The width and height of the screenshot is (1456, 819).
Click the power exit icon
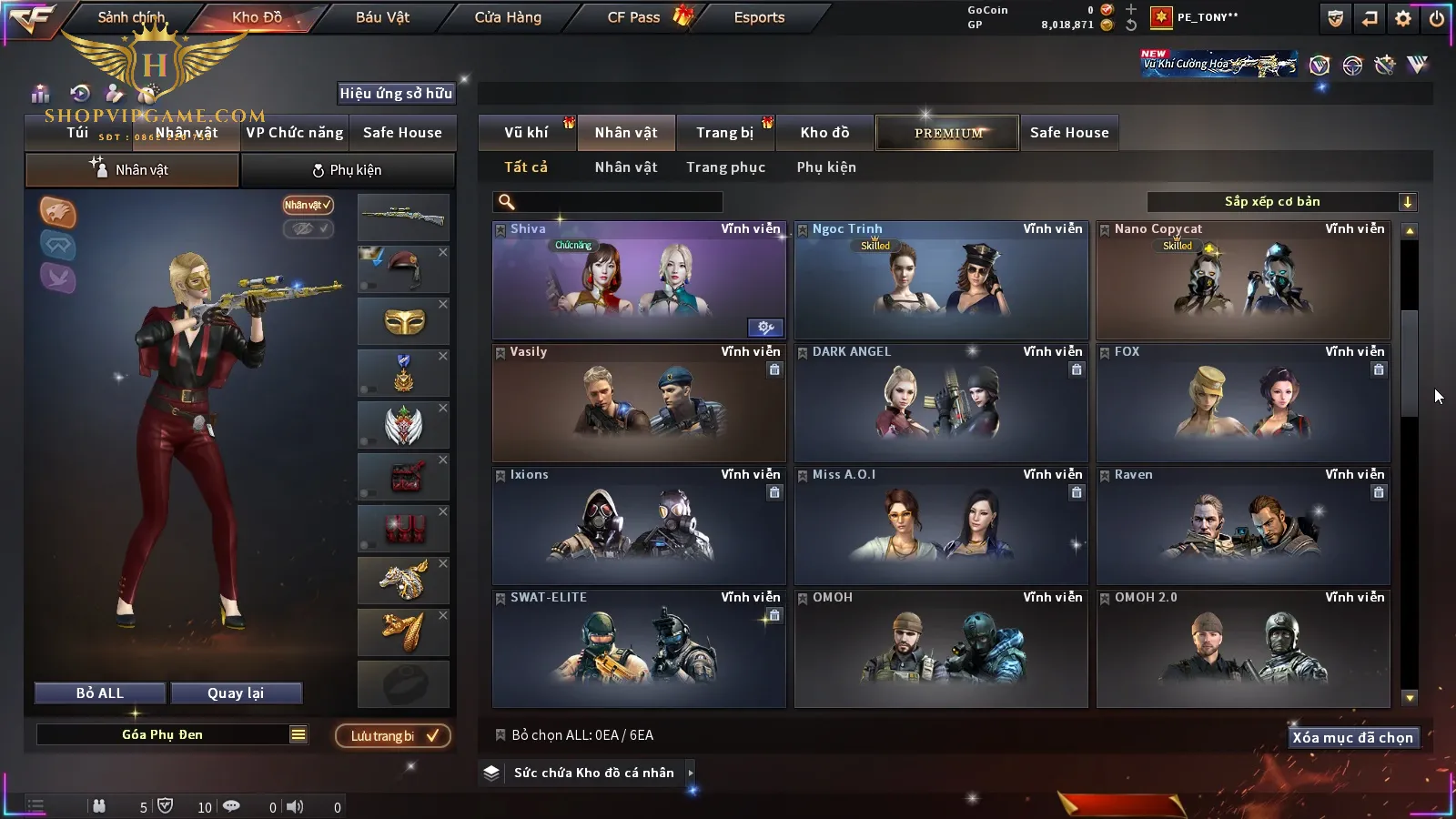[1437, 18]
